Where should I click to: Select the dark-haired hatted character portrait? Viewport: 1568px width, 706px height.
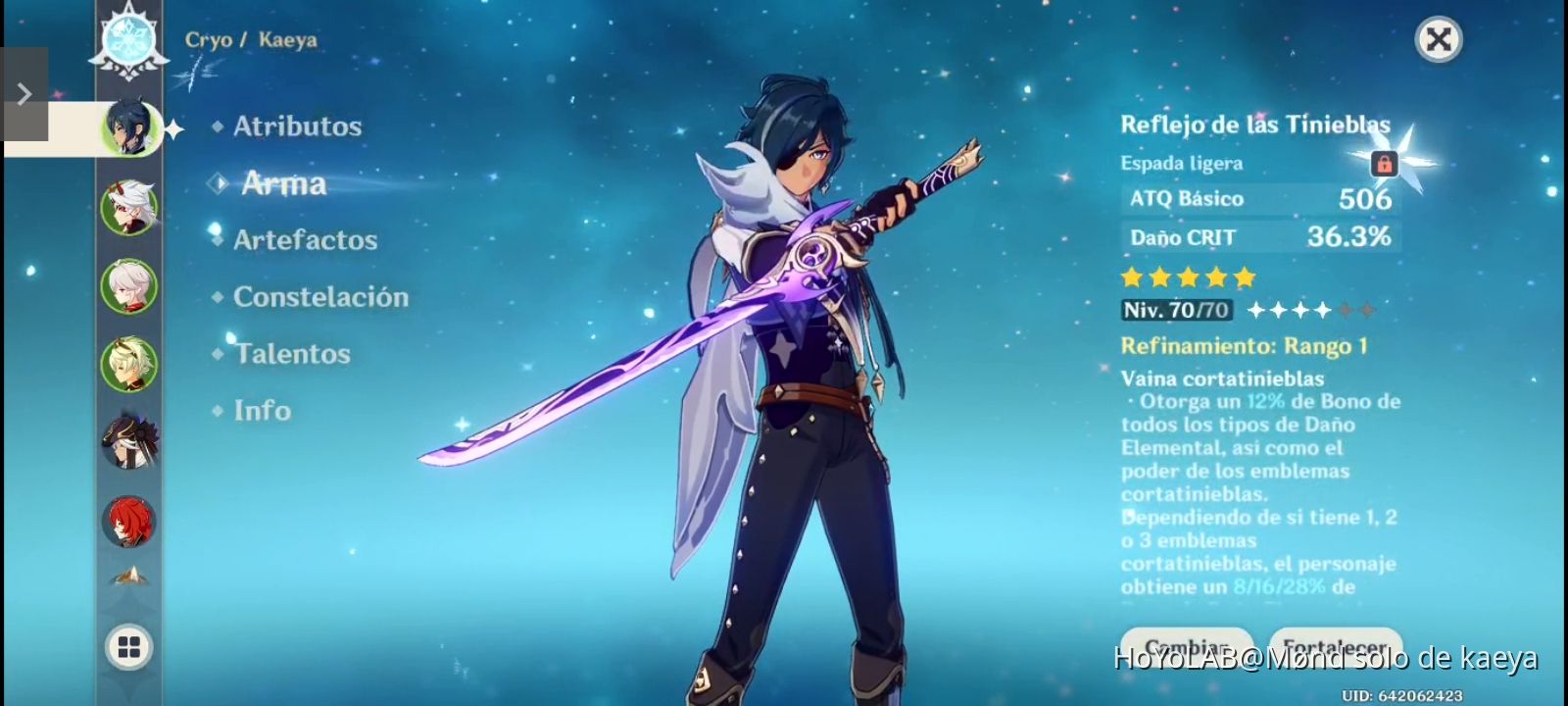128,440
